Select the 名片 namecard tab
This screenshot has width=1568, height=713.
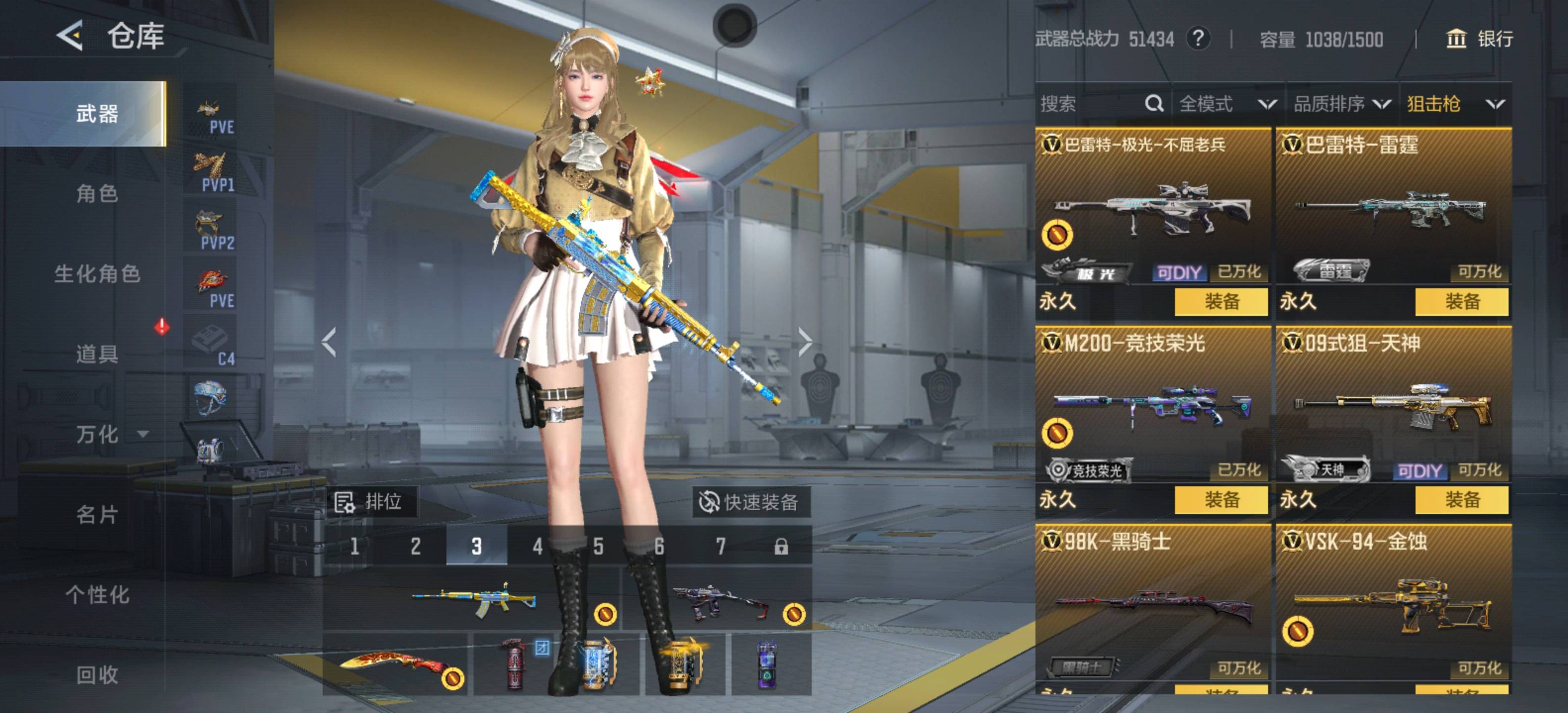97,514
